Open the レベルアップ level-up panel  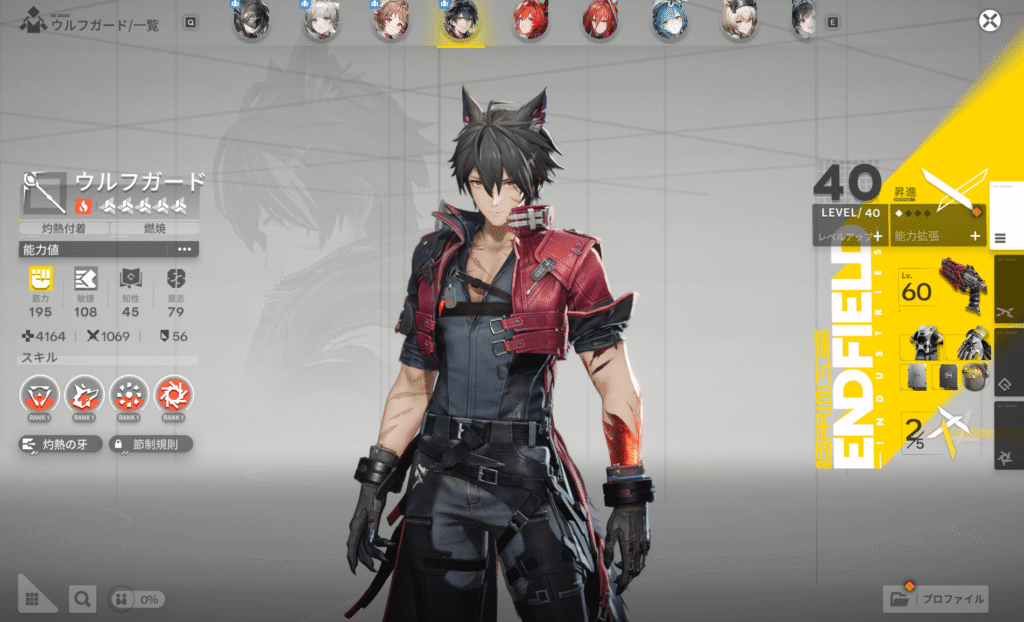[x=848, y=235]
